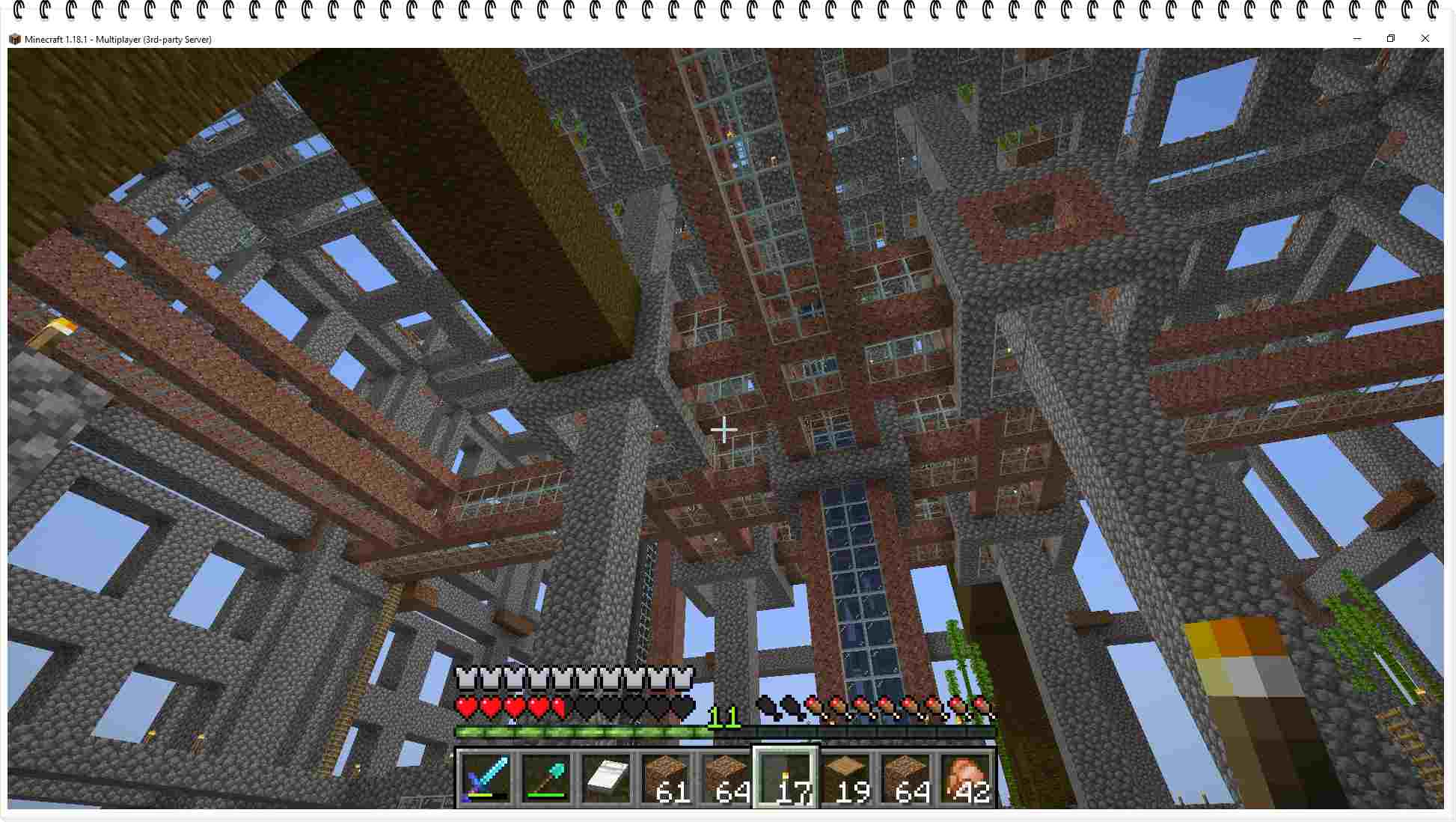Choose the white bed in the hotbar
The image size is (1456, 822).
(606, 778)
